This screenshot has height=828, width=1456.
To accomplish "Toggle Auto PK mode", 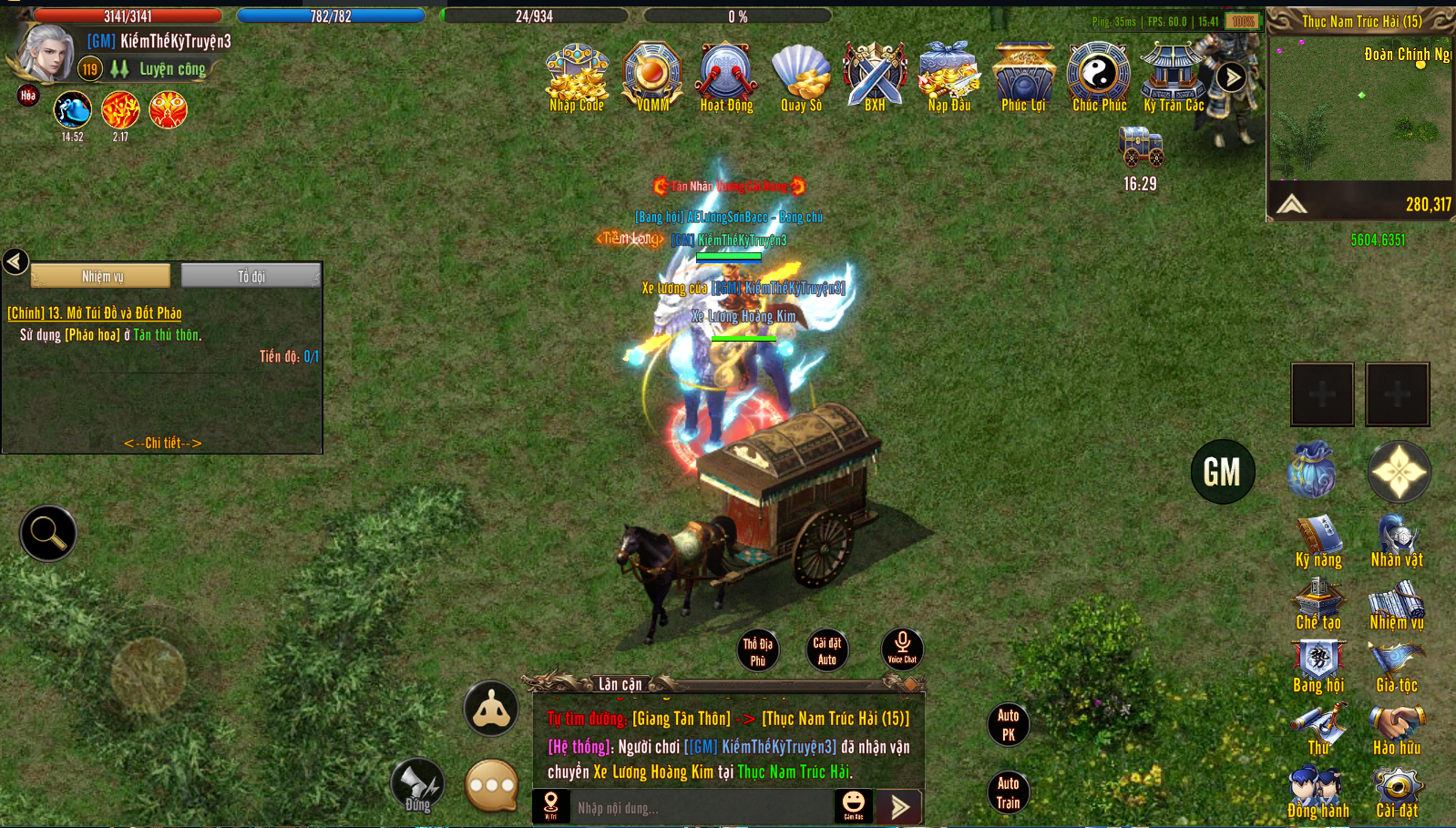I will [1008, 725].
